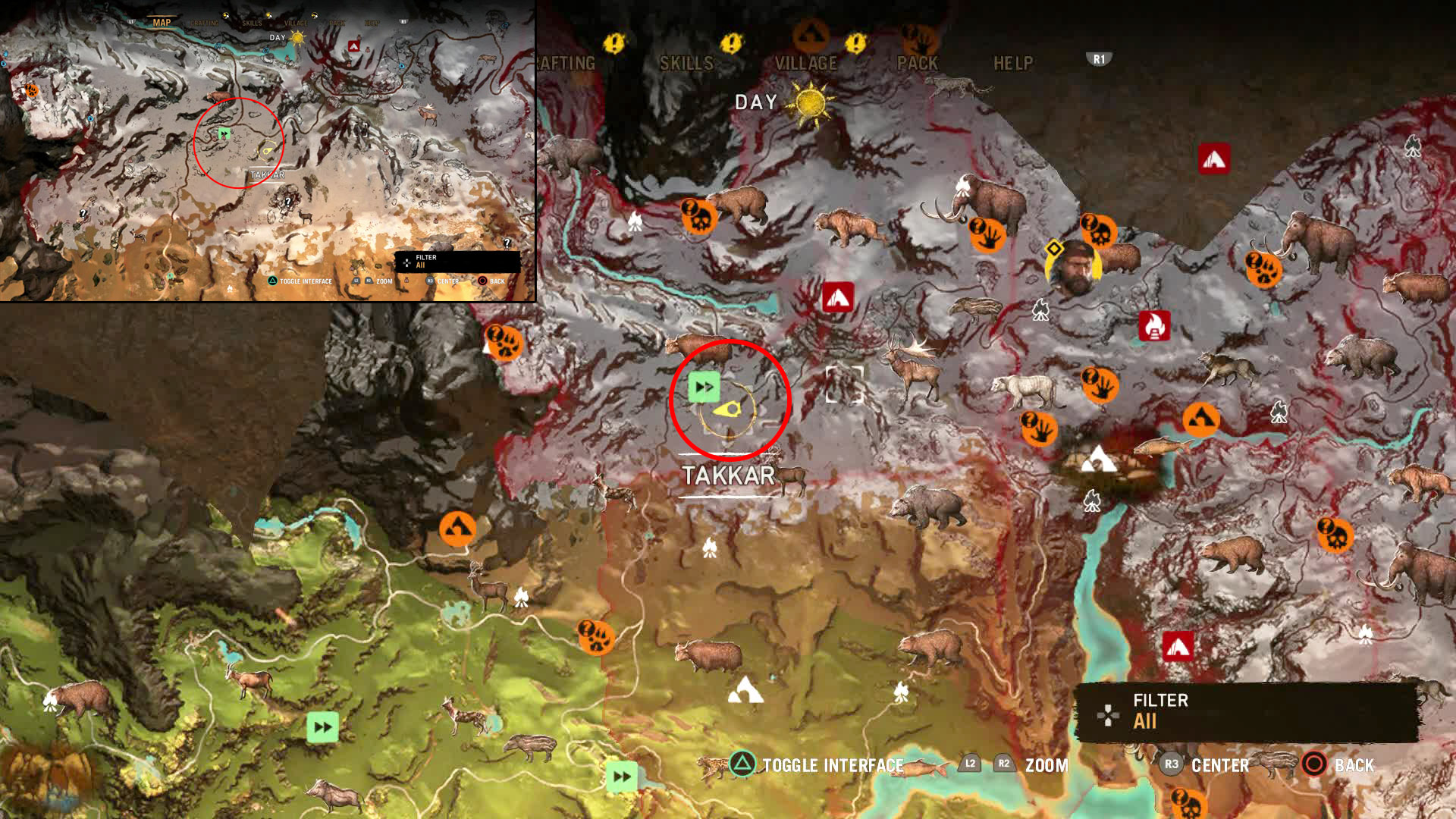
Task: Choose the green fast travel marker beside Takkar
Action: click(x=704, y=387)
